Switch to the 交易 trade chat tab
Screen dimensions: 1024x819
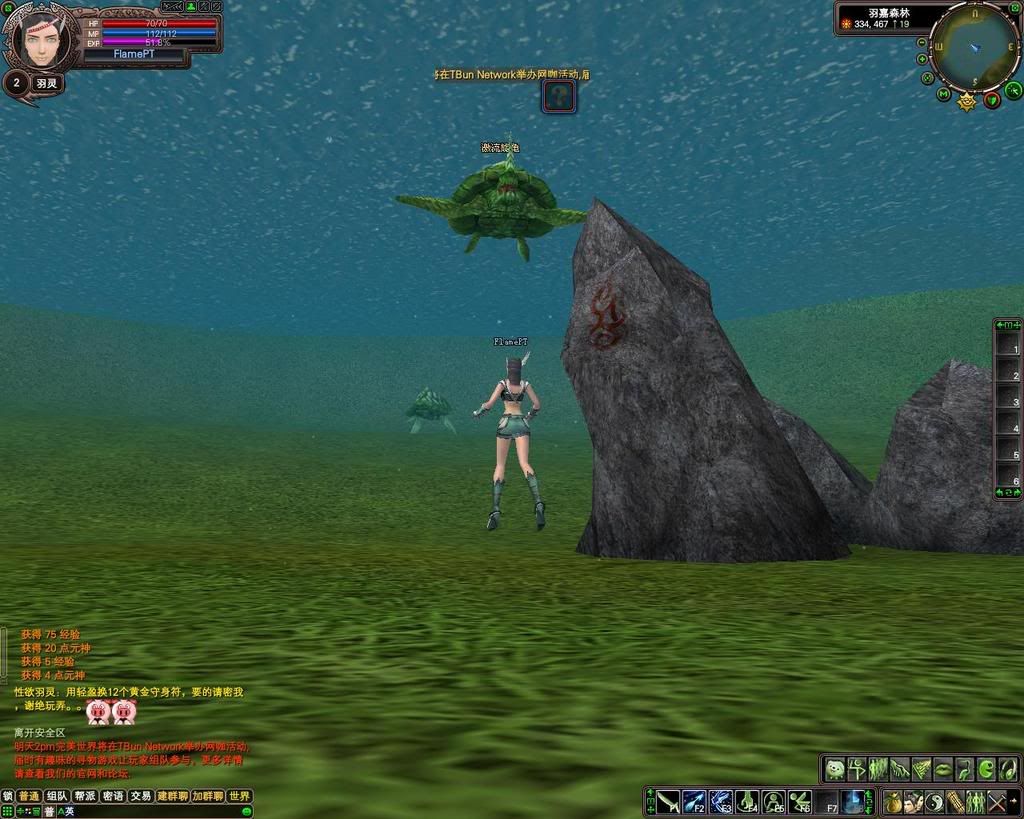coord(141,796)
